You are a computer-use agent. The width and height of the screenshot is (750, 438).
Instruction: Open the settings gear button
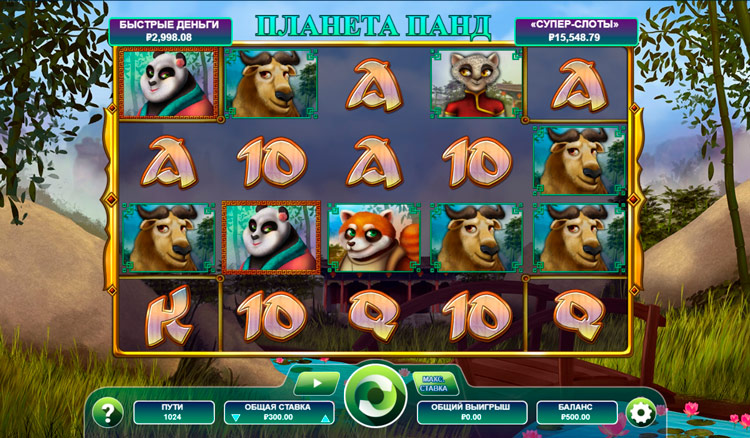click(638, 411)
